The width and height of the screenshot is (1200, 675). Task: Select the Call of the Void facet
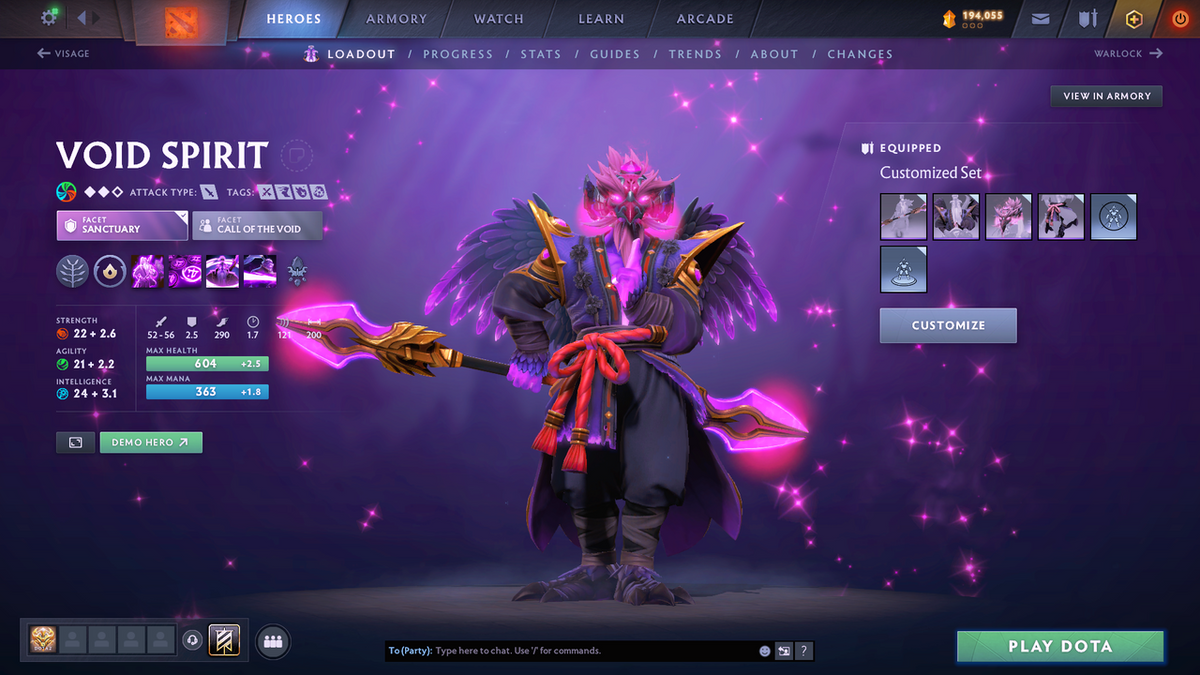point(257,225)
